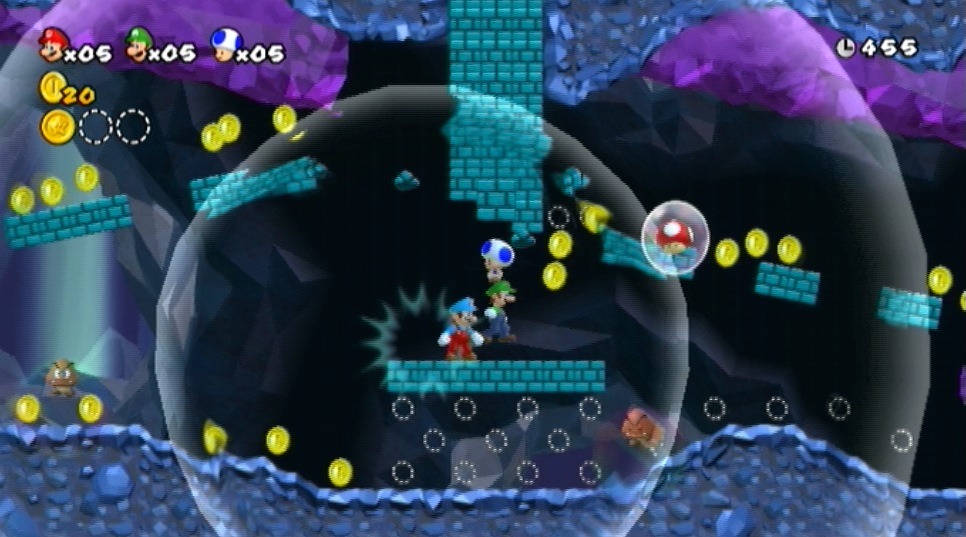Click the collected gold Star Coin icon
Screen dimensions: 966x537
point(58,127)
